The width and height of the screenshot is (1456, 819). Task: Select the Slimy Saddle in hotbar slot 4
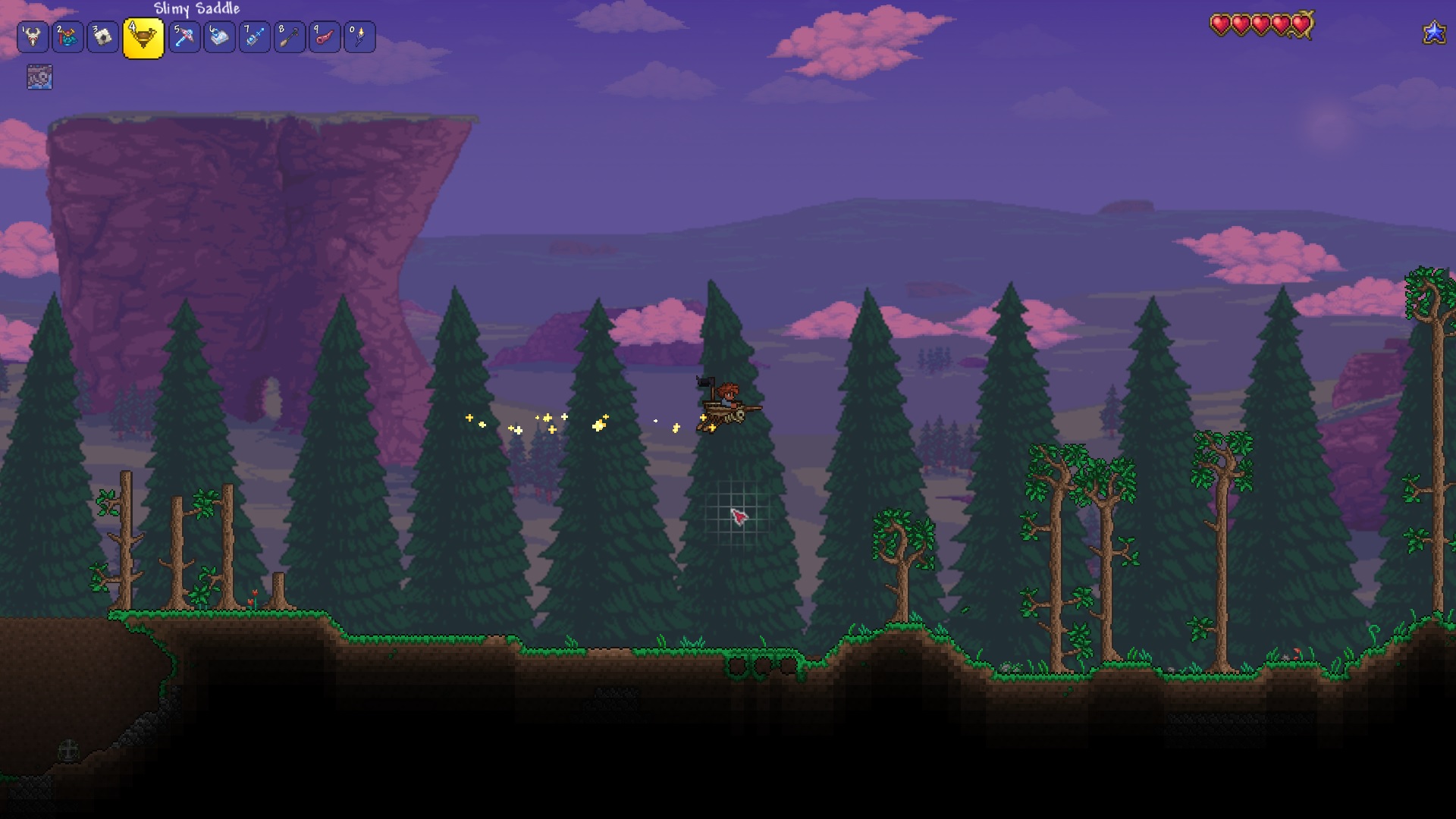(x=143, y=36)
